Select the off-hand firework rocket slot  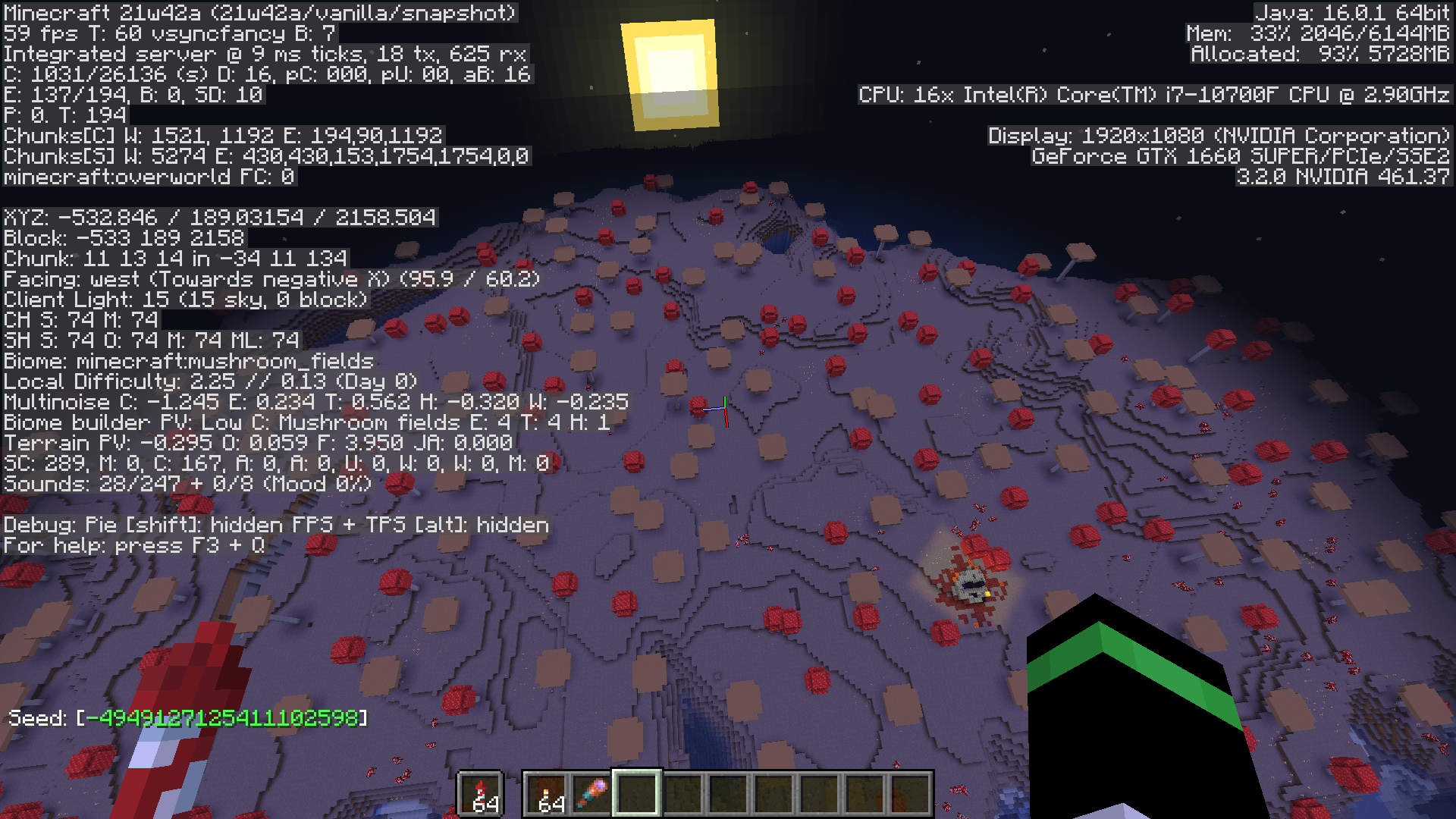point(481,794)
